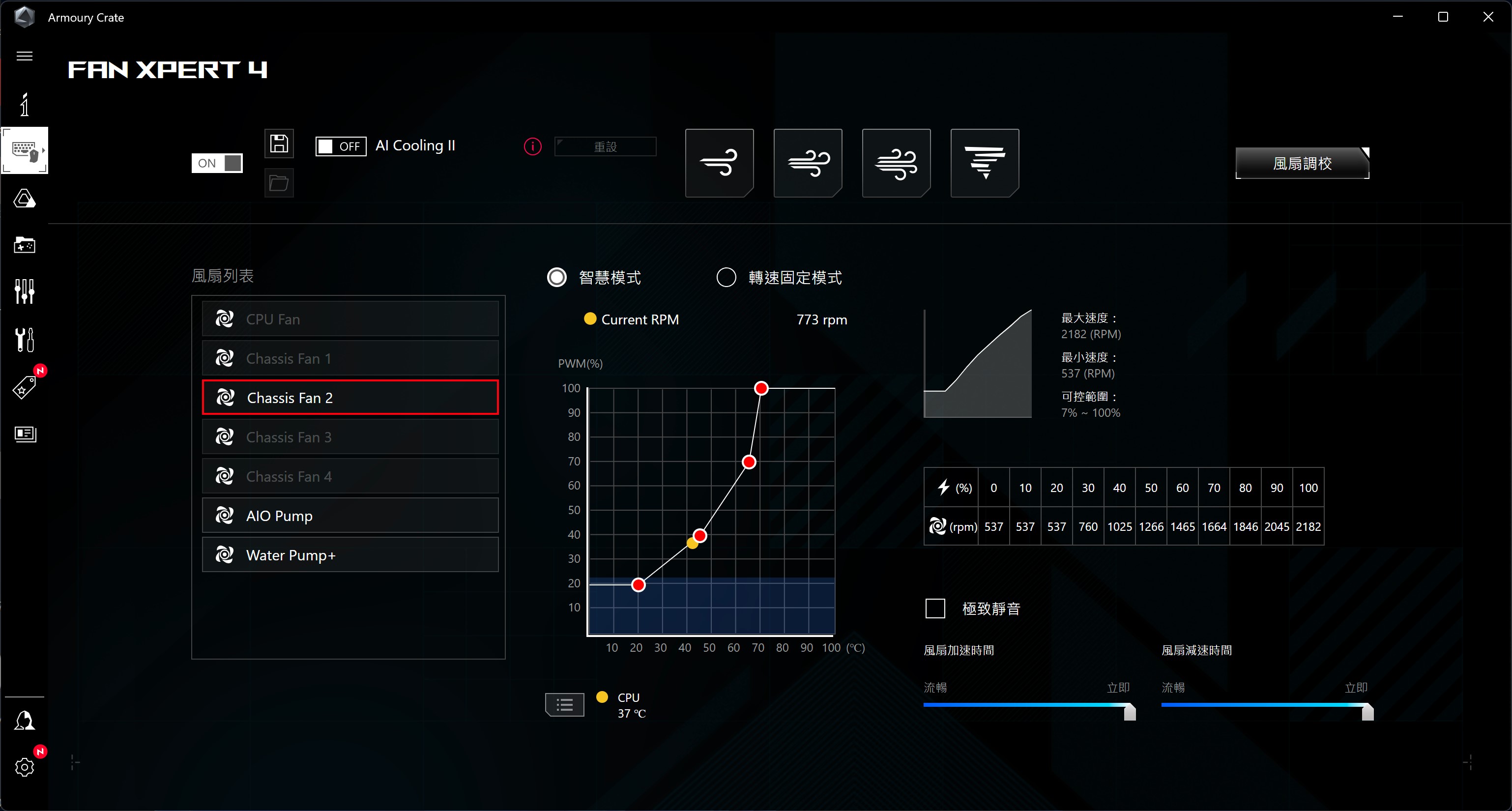Open temperature source selection list
Screen dimensions: 1512x811
pos(564,704)
